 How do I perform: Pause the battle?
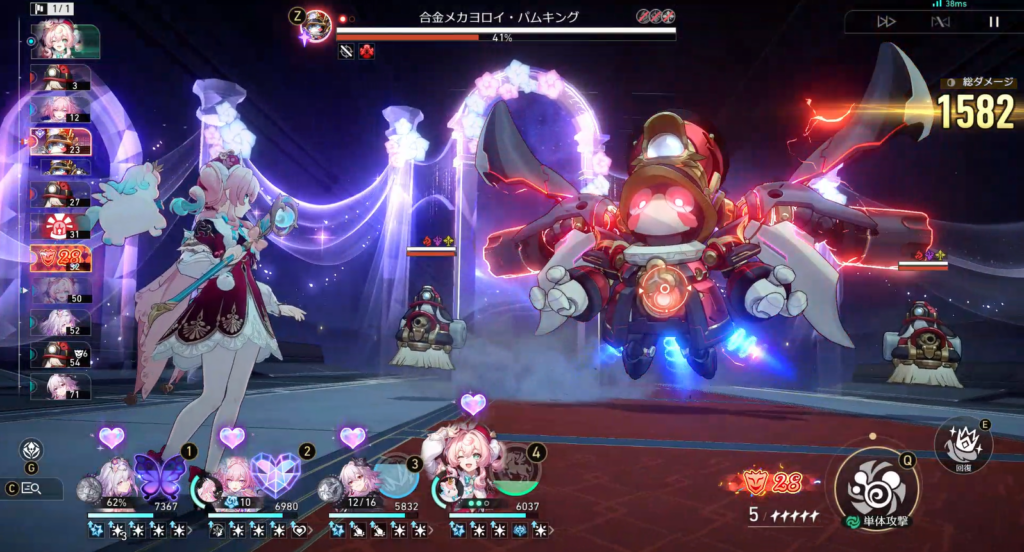click(993, 21)
